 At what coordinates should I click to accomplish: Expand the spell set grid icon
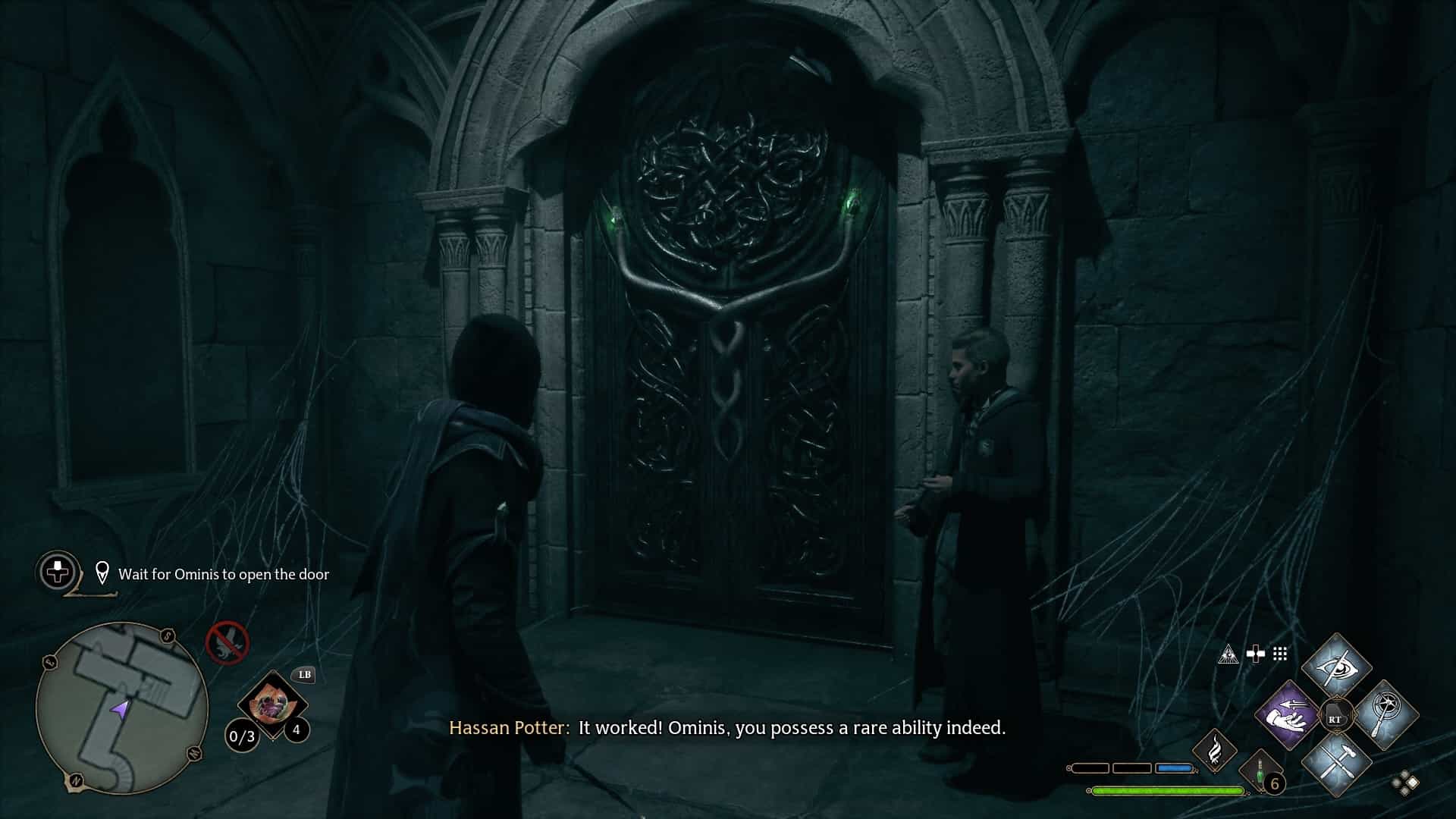tap(1279, 654)
